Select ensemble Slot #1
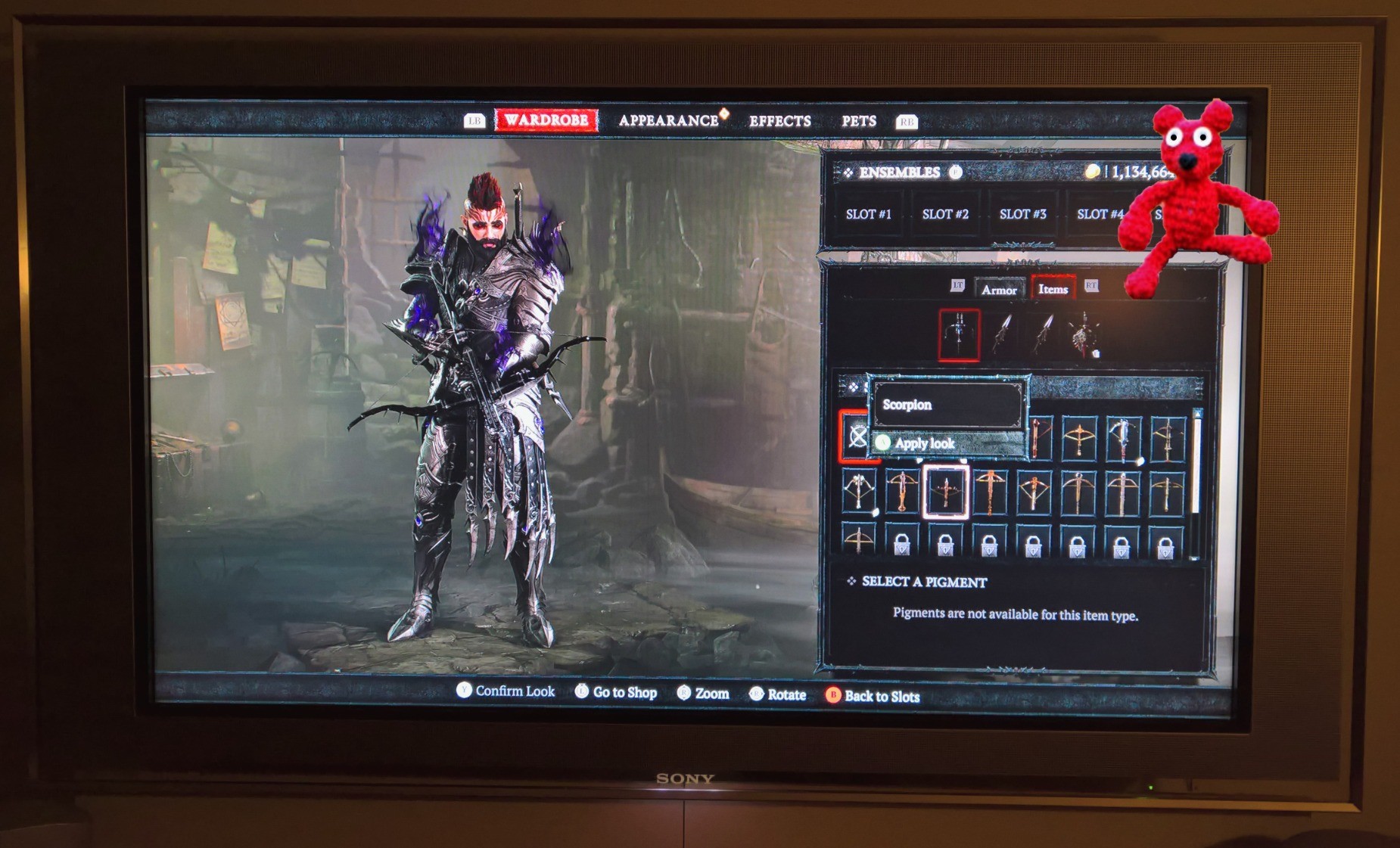This screenshot has width=1400, height=848. (x=868, y=214)
